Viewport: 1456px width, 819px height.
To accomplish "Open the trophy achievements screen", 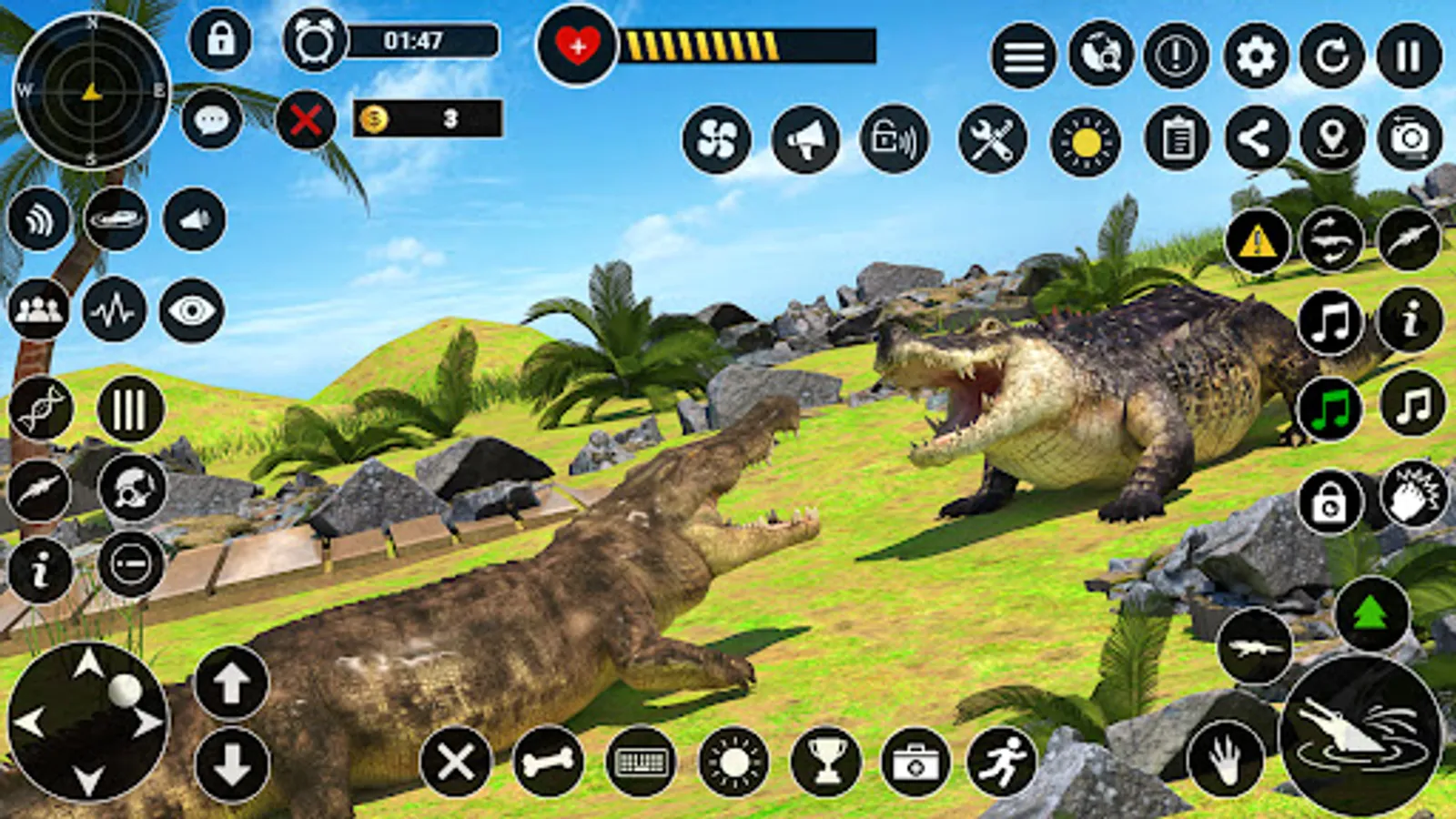I will pyautogui.click(x=824, y=763).
